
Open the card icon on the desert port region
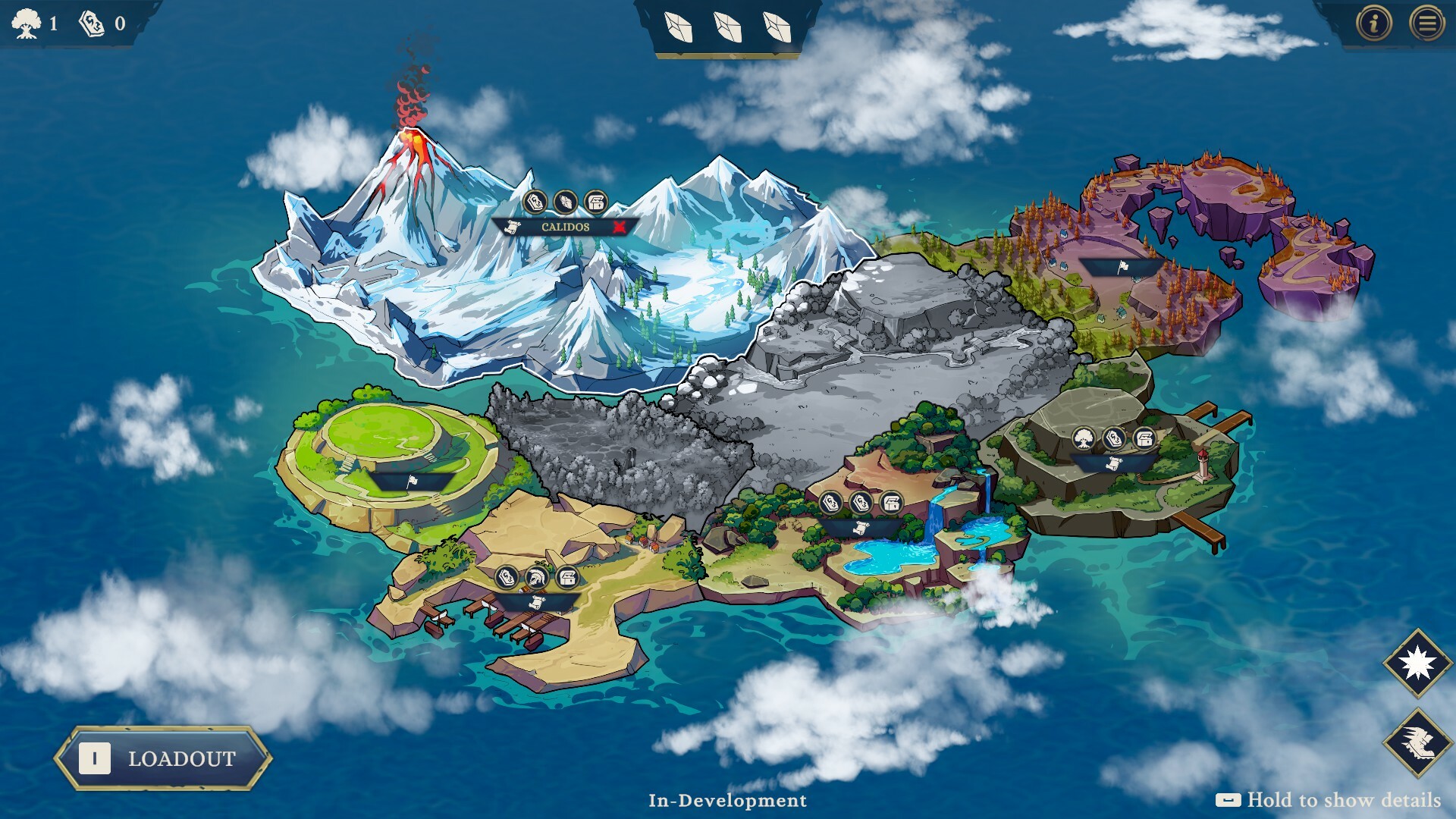(x=506, y=578)
